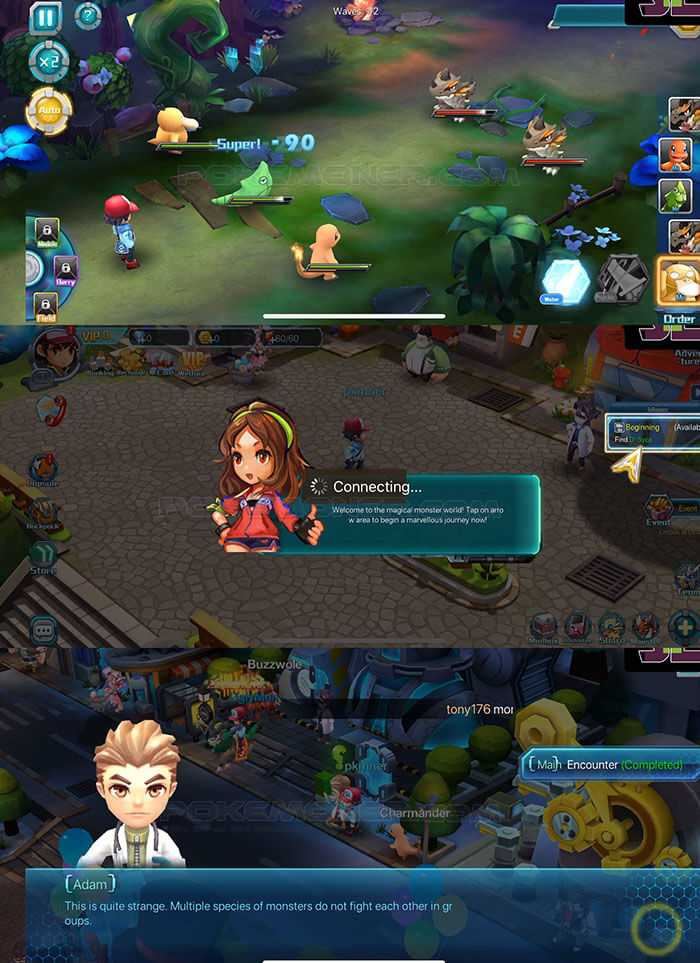Select the Psyduck portrait above Order
Viewport: 700px width, 963px height.
coord(679,280)
